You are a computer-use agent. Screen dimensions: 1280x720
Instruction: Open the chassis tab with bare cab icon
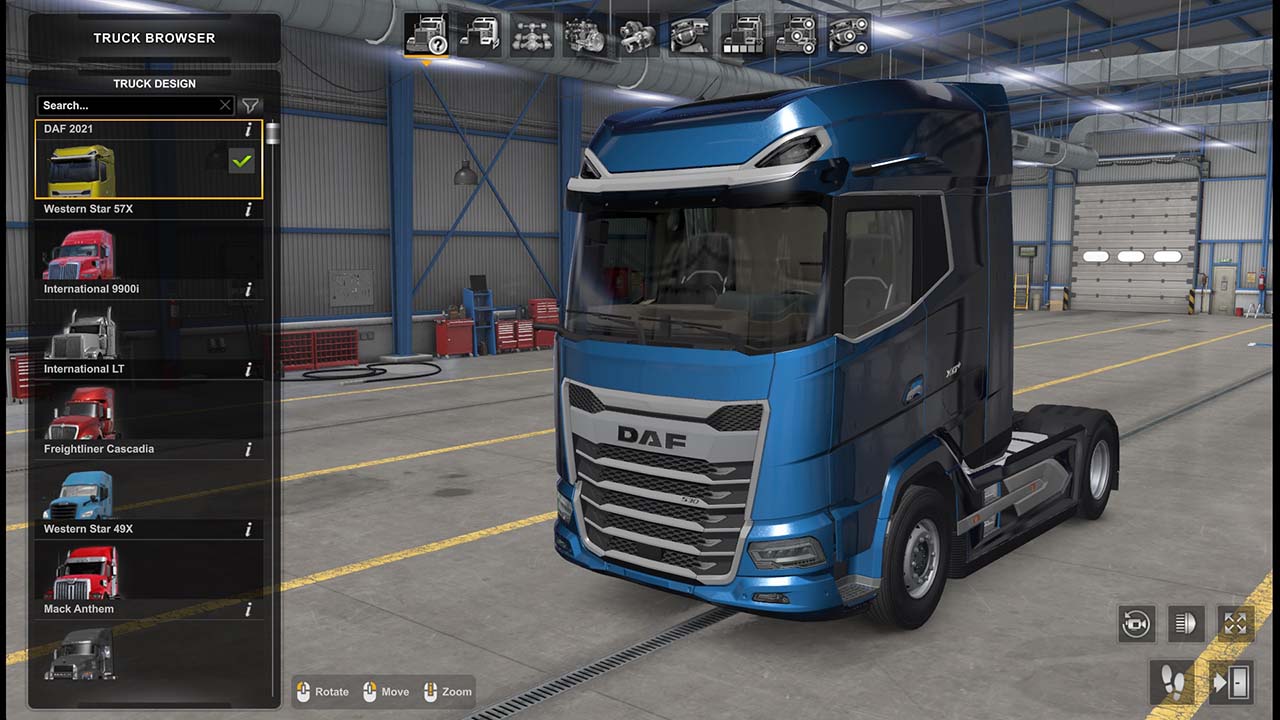tap(479, 36)
